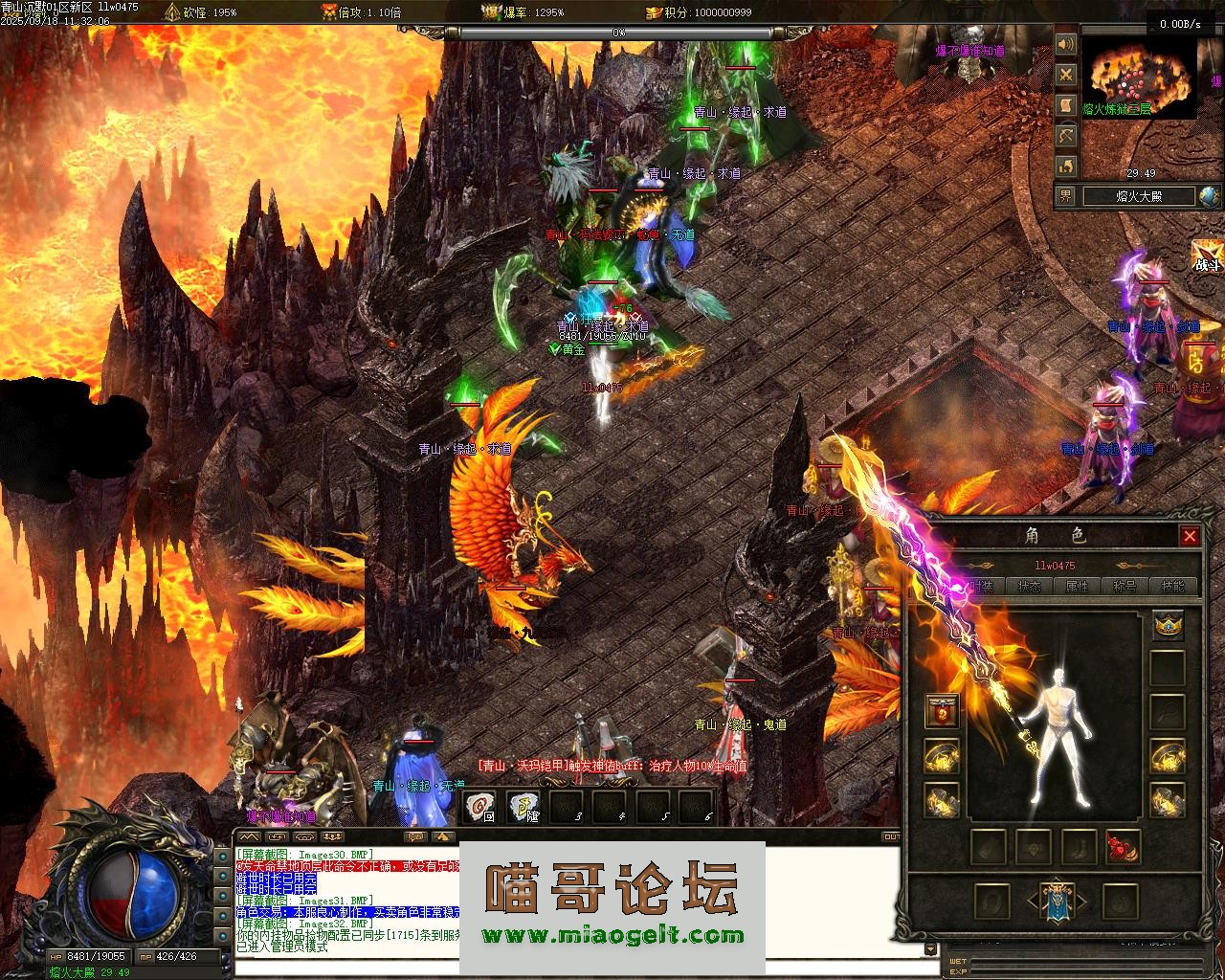
Task: Use the 随 random teleport scroll slot
Action: point(525,807)
